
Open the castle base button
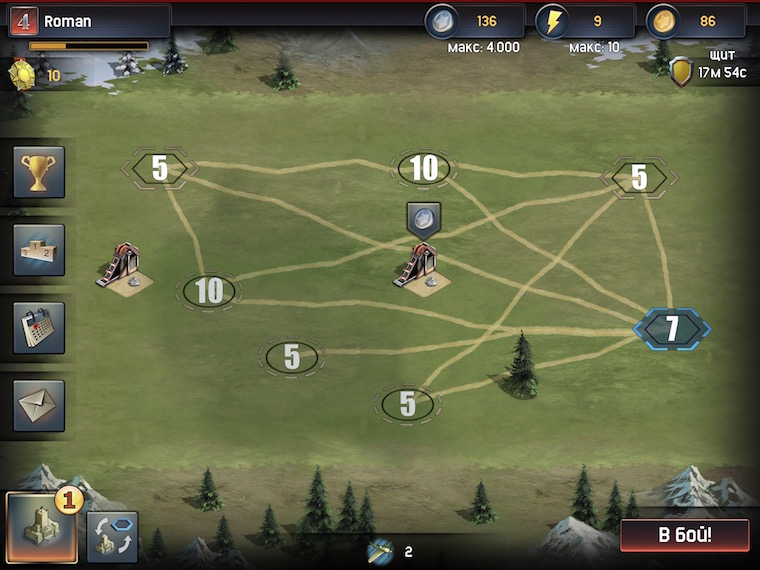[41, 528]
